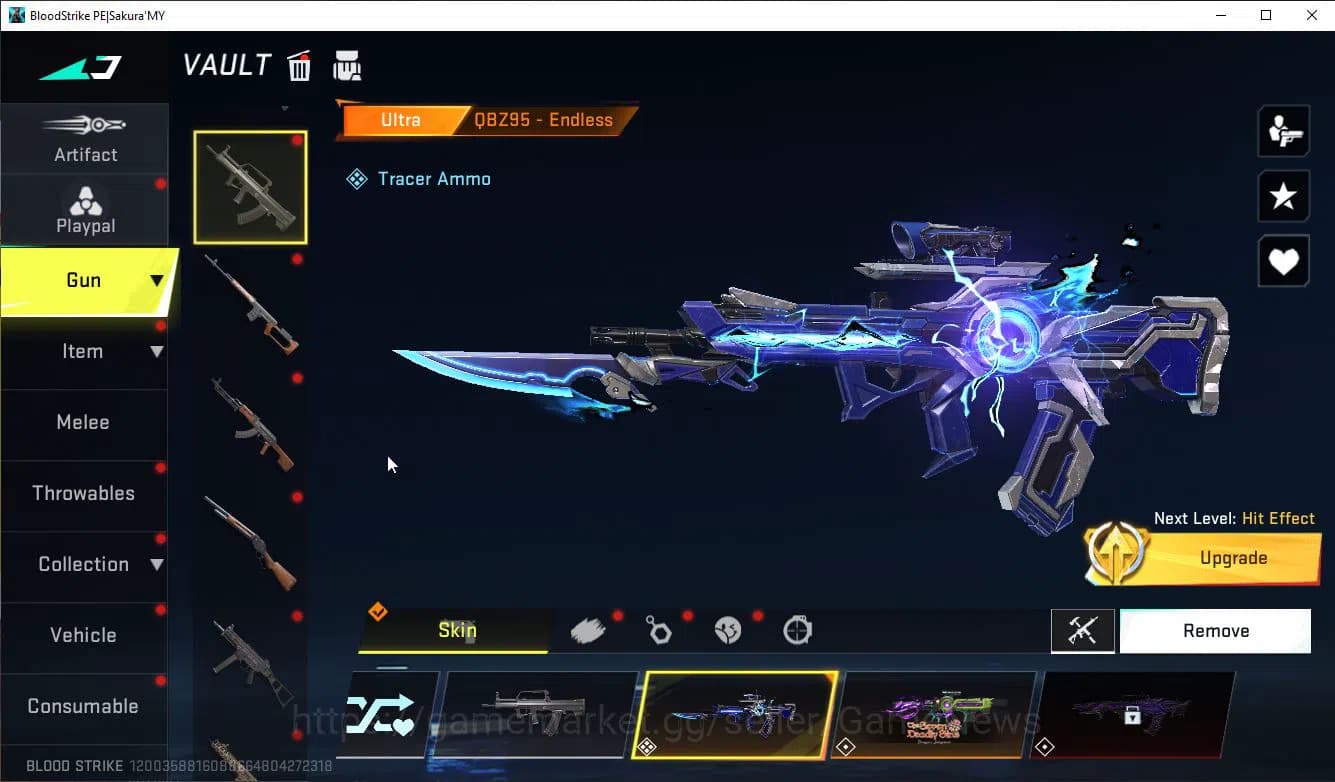Select the crossed rifles inspect icon
The height and width of the screenshot is (782, 1335).
click(x=1083, y=630)
